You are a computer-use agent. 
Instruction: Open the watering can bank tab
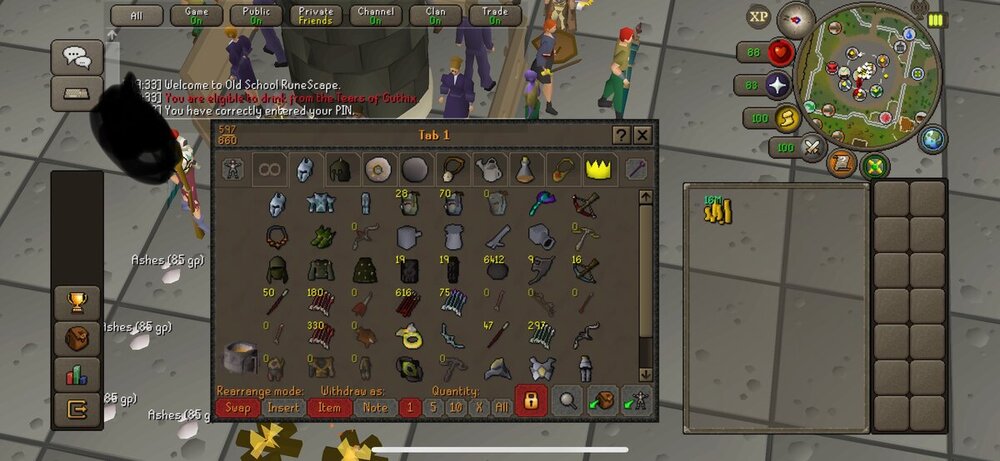(x=488, y=169)
